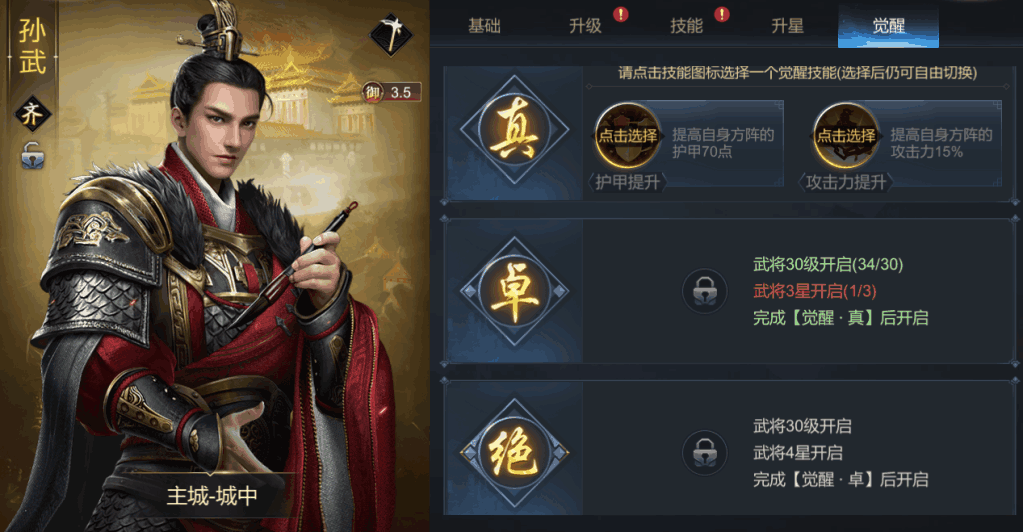
Task: Go to the 技能 tab
Action: [687, 26]
